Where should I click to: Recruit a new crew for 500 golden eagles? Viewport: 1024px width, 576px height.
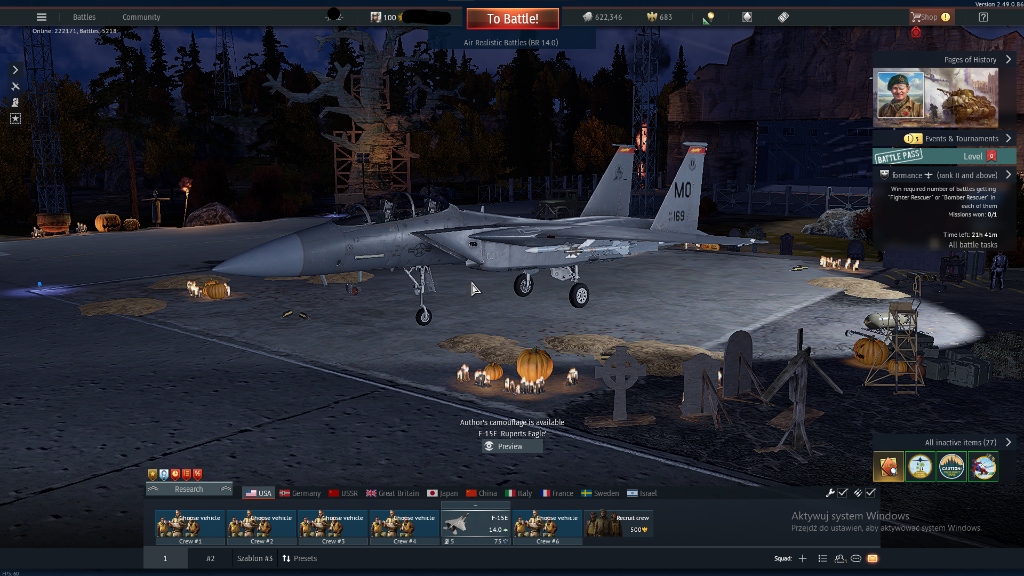[619, 525]
